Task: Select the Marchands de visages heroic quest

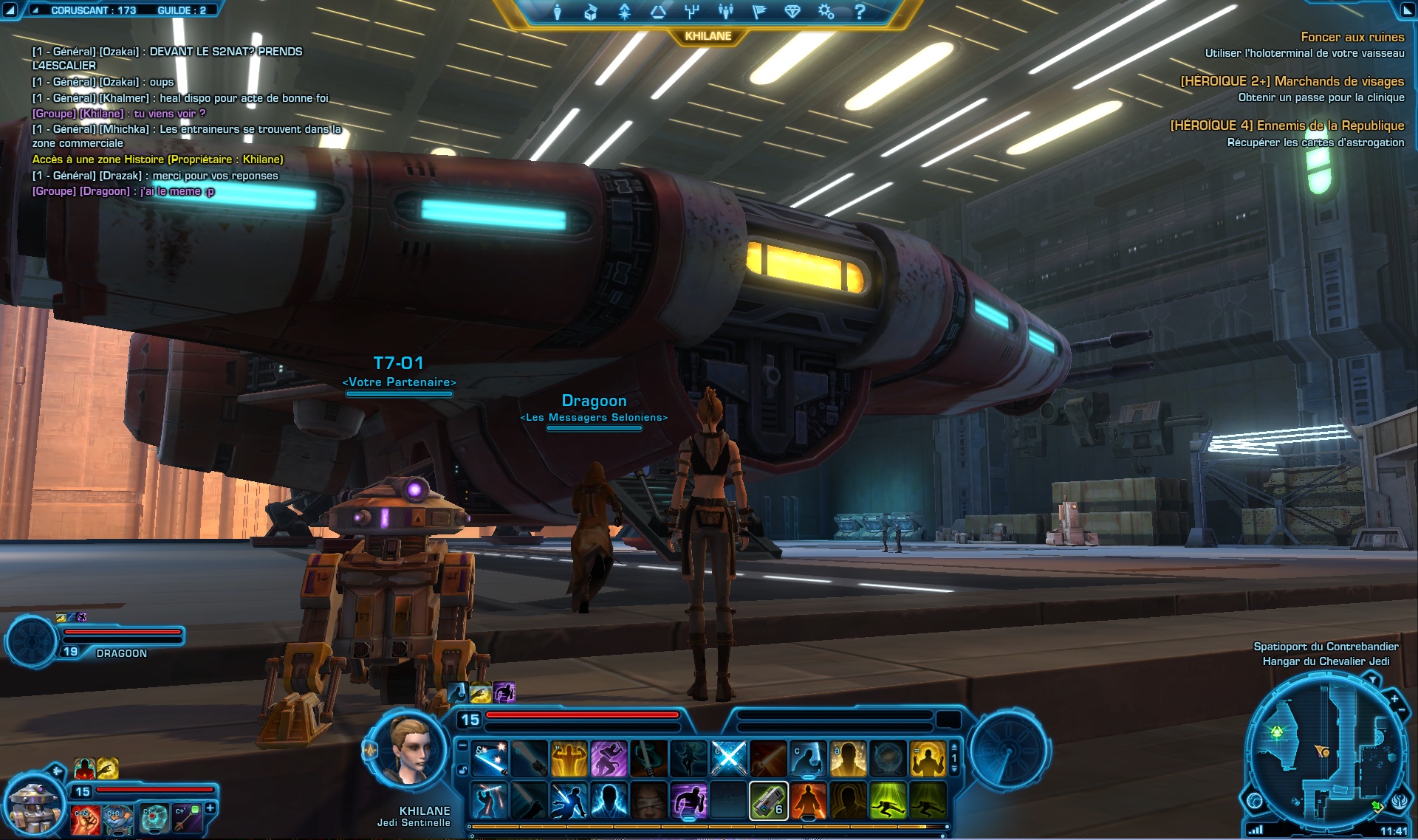Action: [1292, 81]
